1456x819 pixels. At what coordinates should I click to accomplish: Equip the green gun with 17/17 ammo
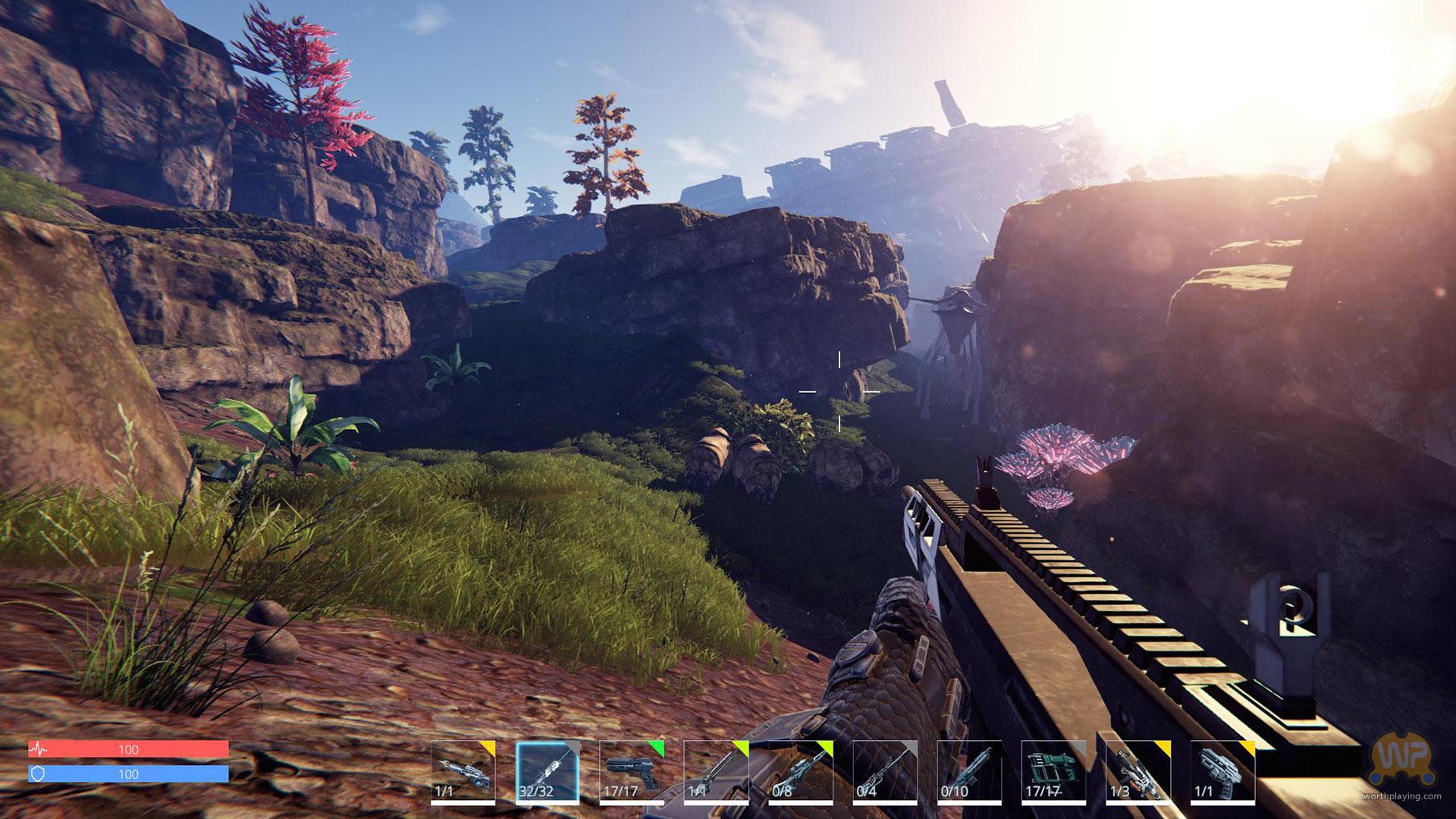coord(1053,771)
